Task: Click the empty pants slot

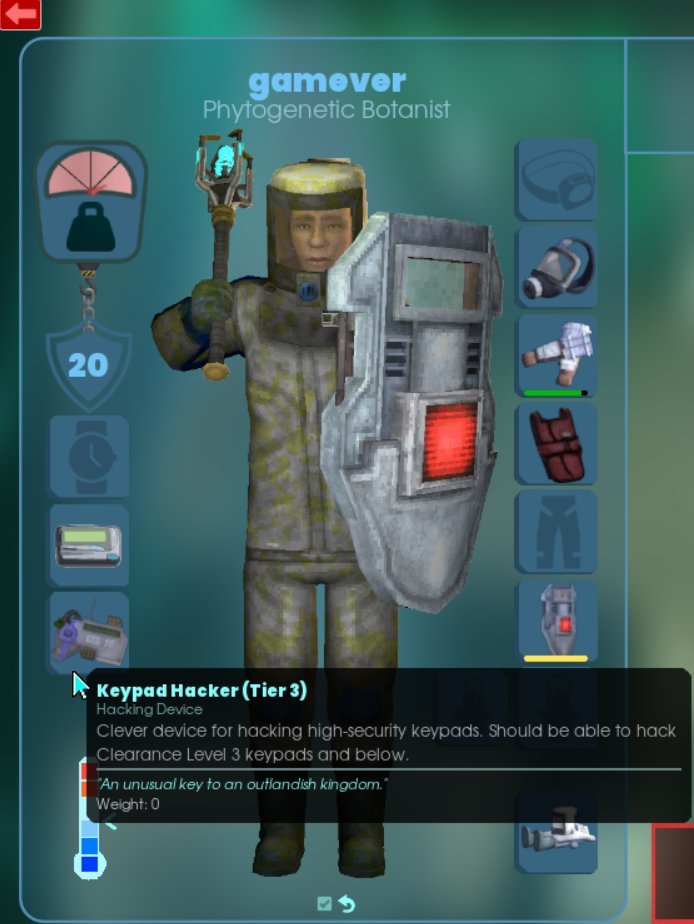Action: pyautogui.click(x=556, y=531)
